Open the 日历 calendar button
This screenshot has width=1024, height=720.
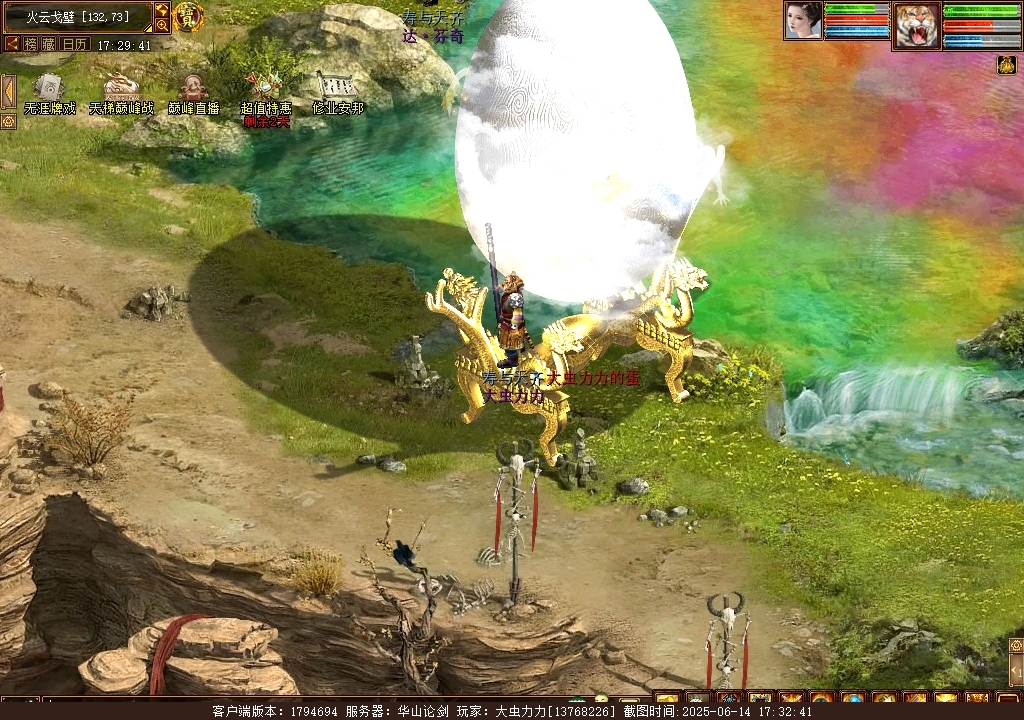75,44
